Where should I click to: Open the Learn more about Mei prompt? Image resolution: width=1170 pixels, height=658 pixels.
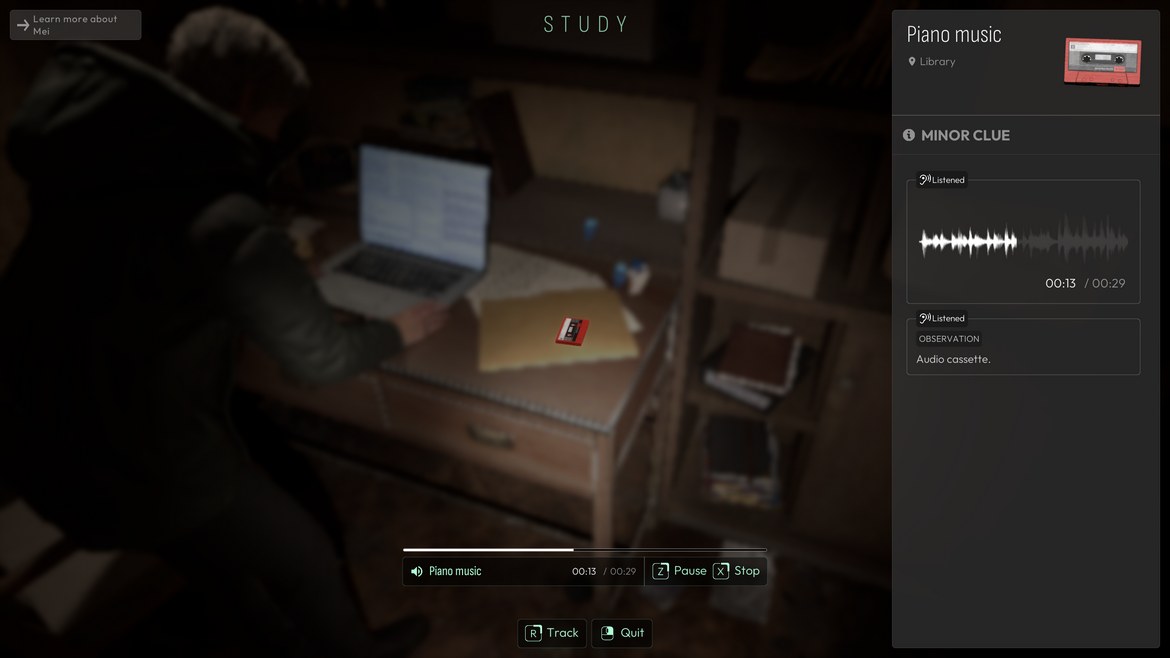tap(75, 25)
